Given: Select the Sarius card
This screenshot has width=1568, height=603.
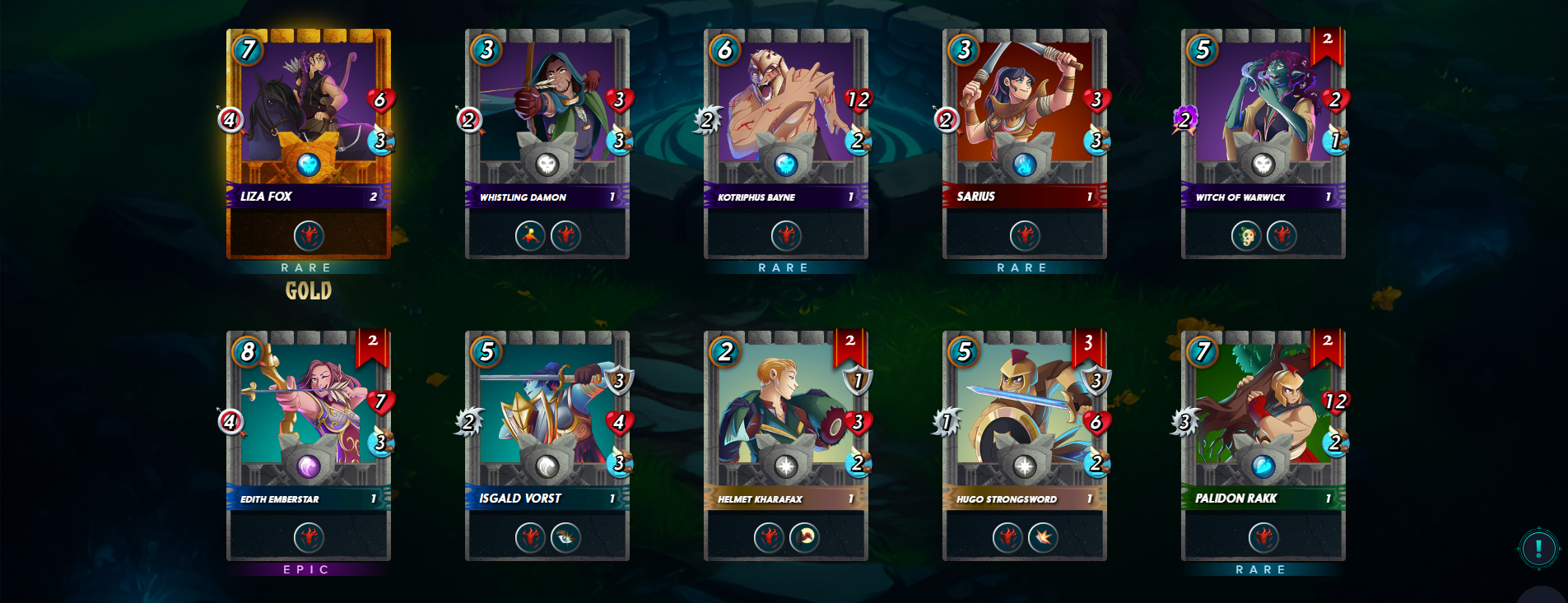Looking at the screenshot, I should (1025, 144).
